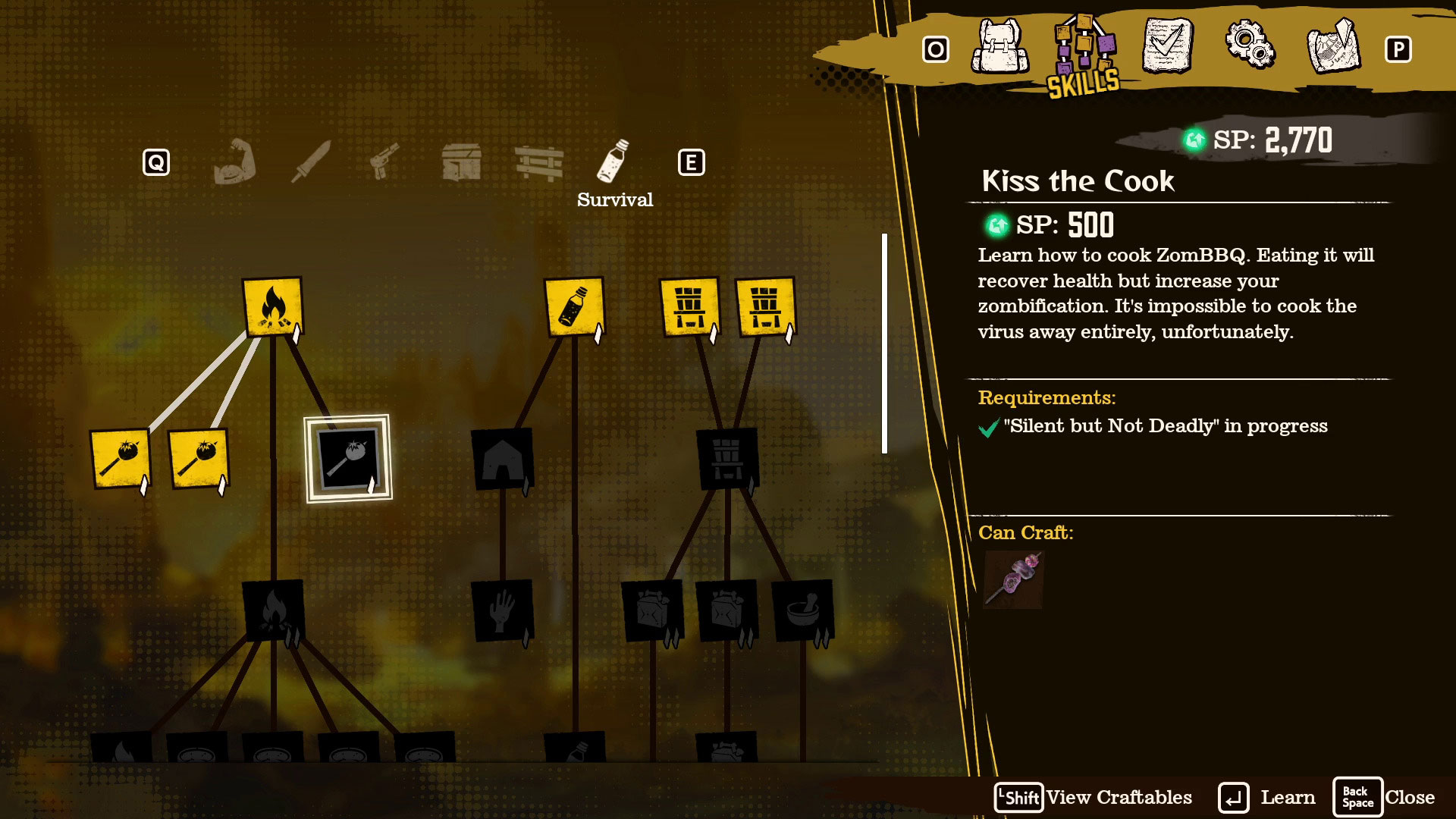Switch to the storage chest skill category

[461, 162]
